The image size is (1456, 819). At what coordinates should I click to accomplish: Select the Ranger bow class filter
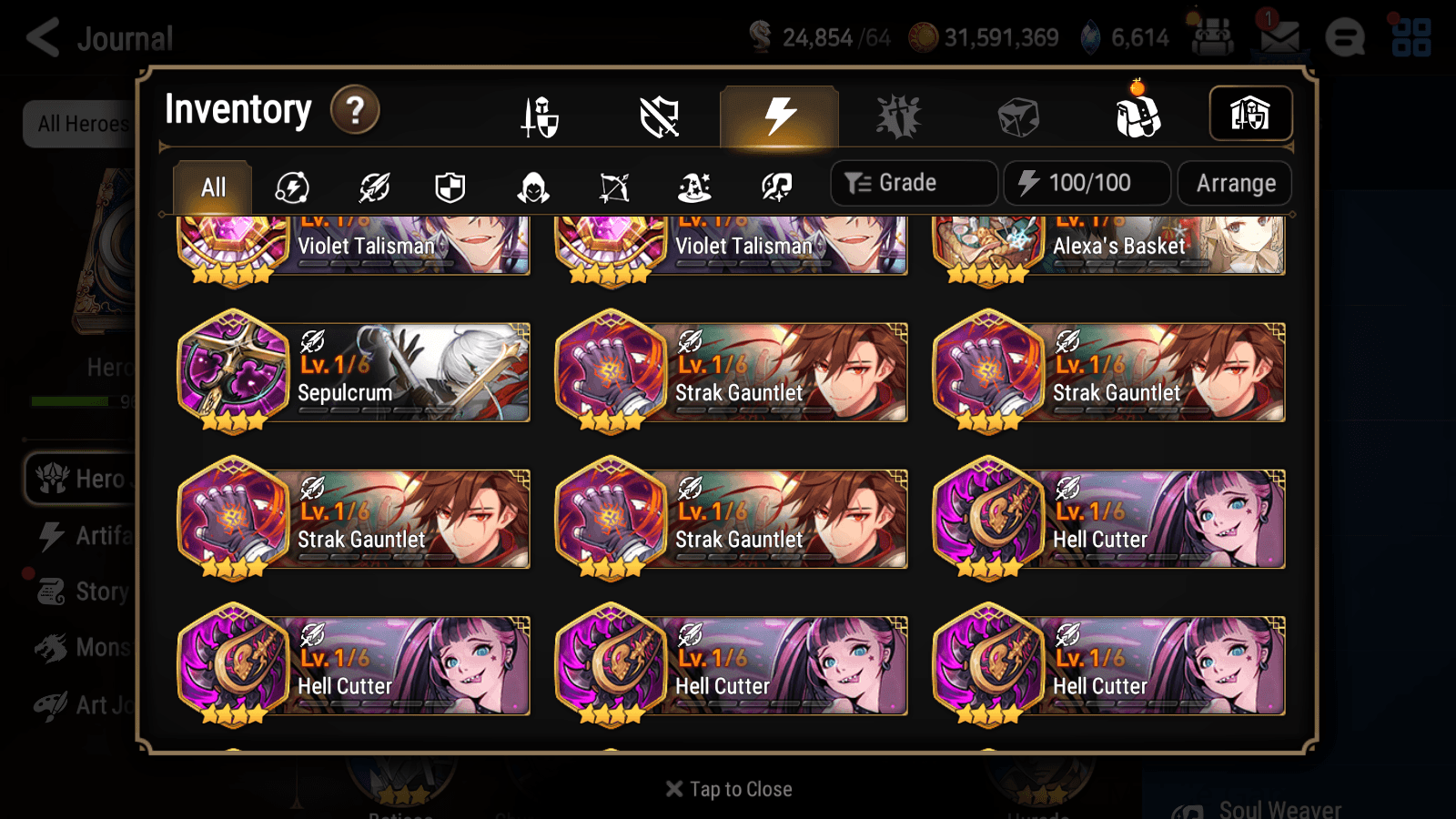612,187
